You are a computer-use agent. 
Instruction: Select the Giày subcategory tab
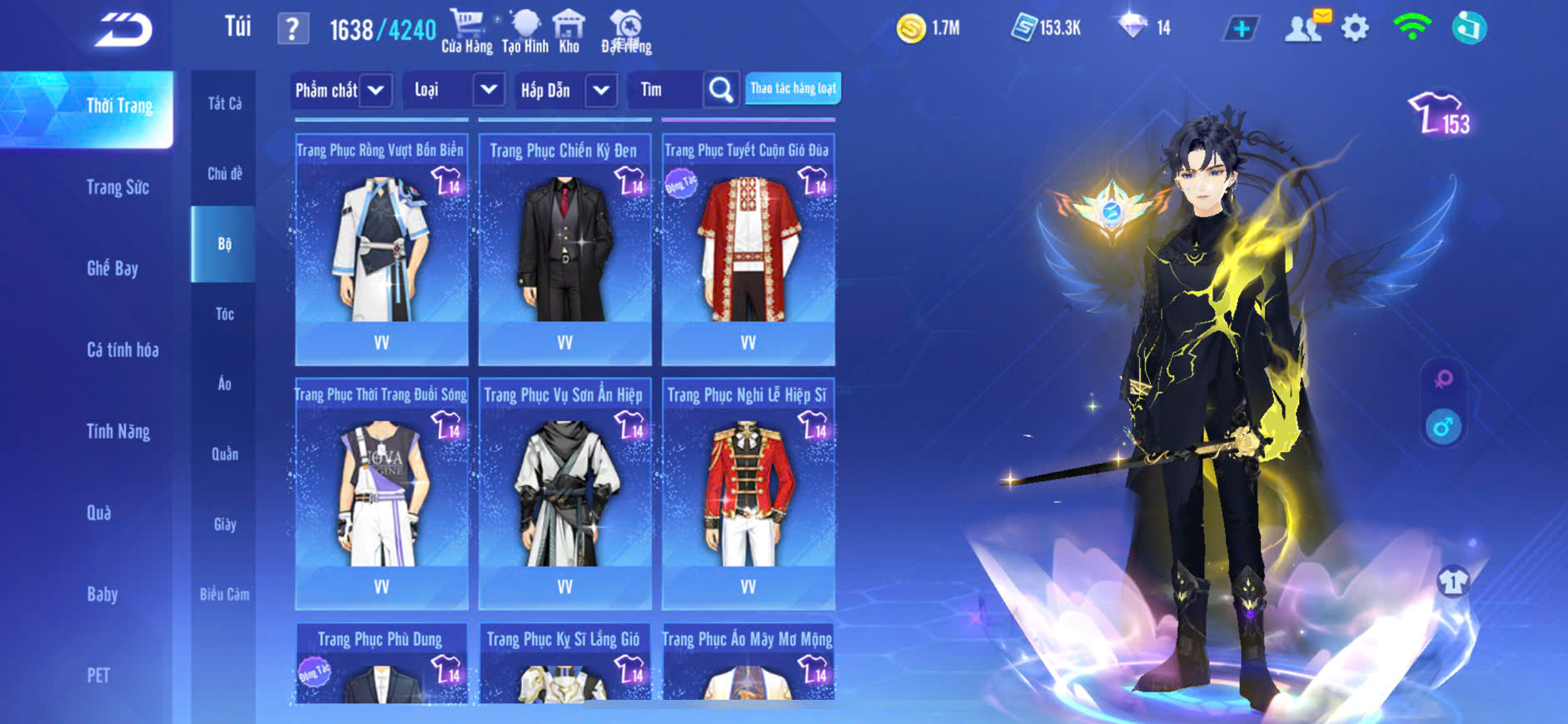coord(224,524)
